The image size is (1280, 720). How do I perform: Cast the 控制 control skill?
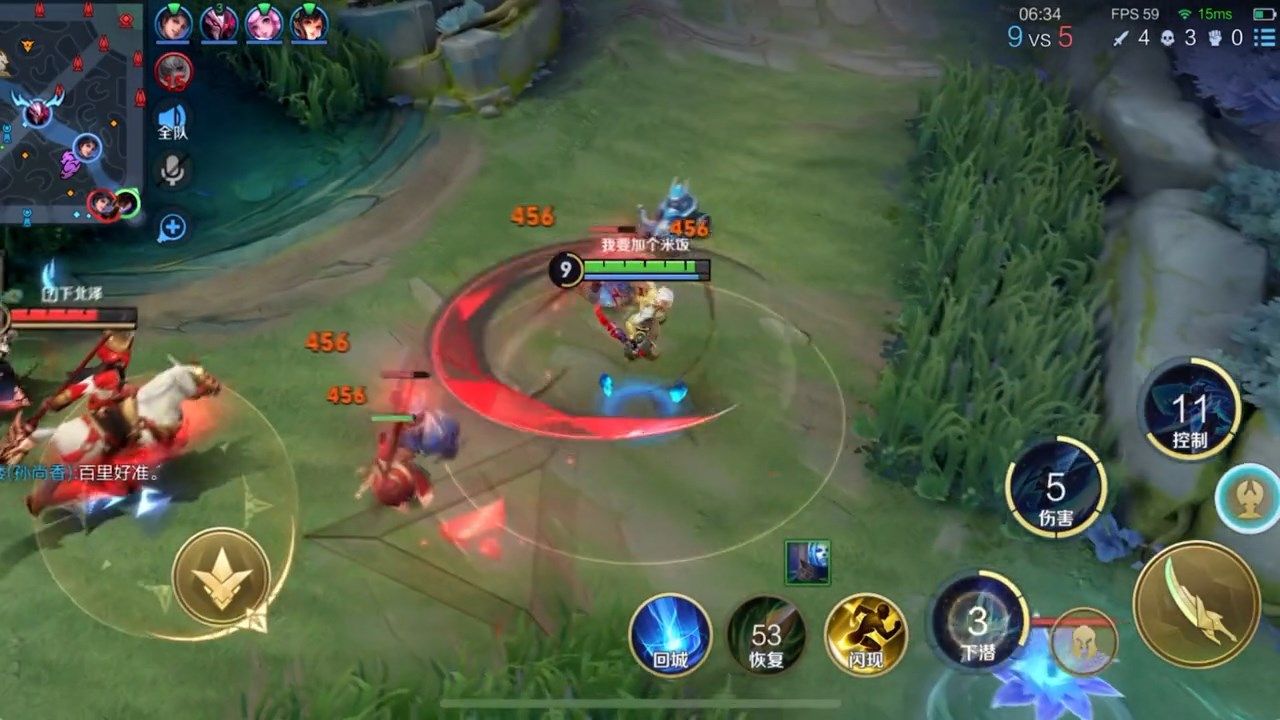(1190, 410)
